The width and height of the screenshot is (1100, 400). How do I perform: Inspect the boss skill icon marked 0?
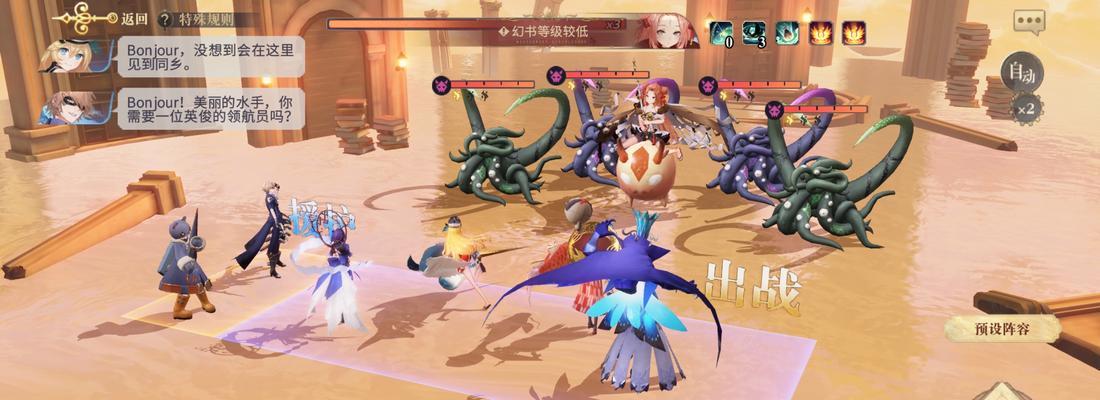pos(721,33)
